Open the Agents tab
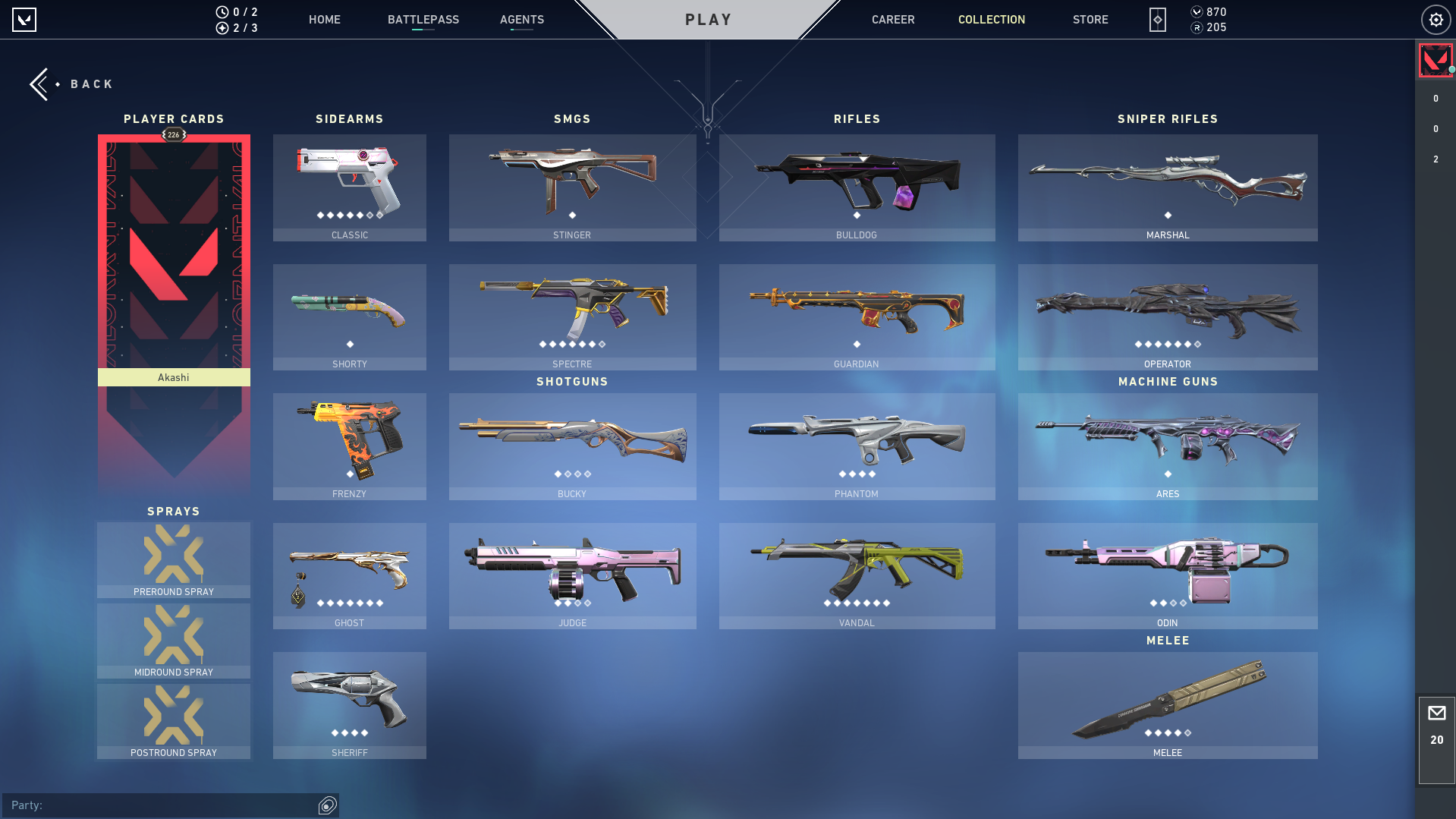Viewport: 1456px width, 819px height. (x=521, y=20)
